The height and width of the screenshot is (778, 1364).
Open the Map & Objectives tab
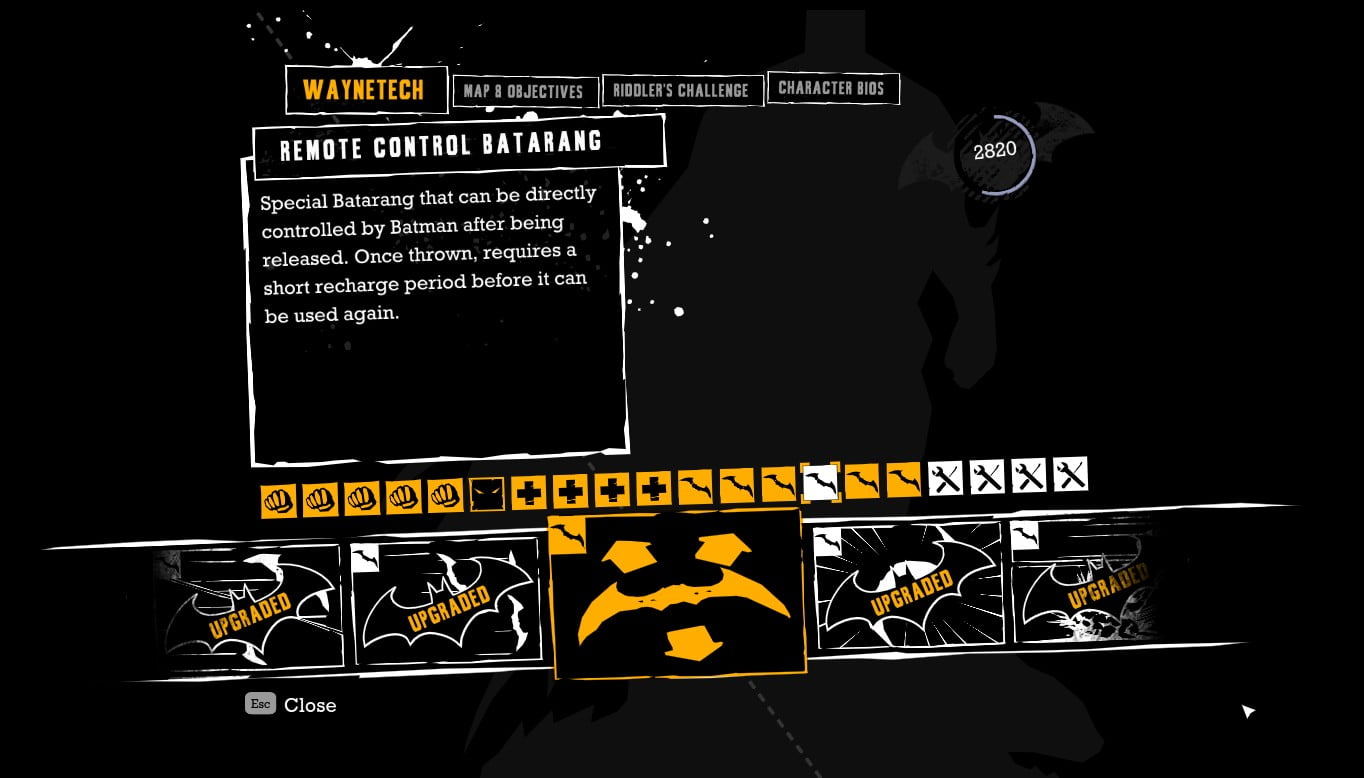[x=524, y=92]
